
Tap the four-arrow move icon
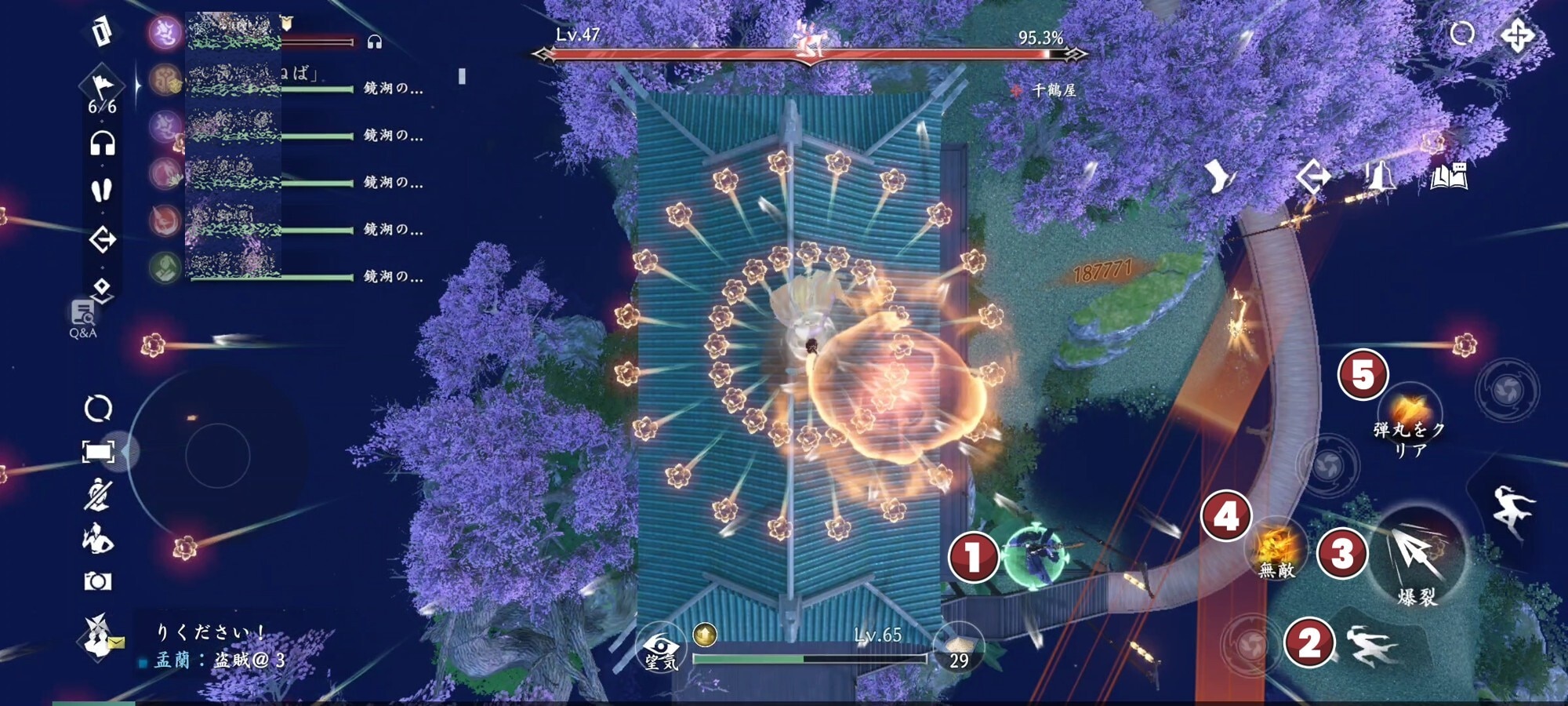point(1517,35)
